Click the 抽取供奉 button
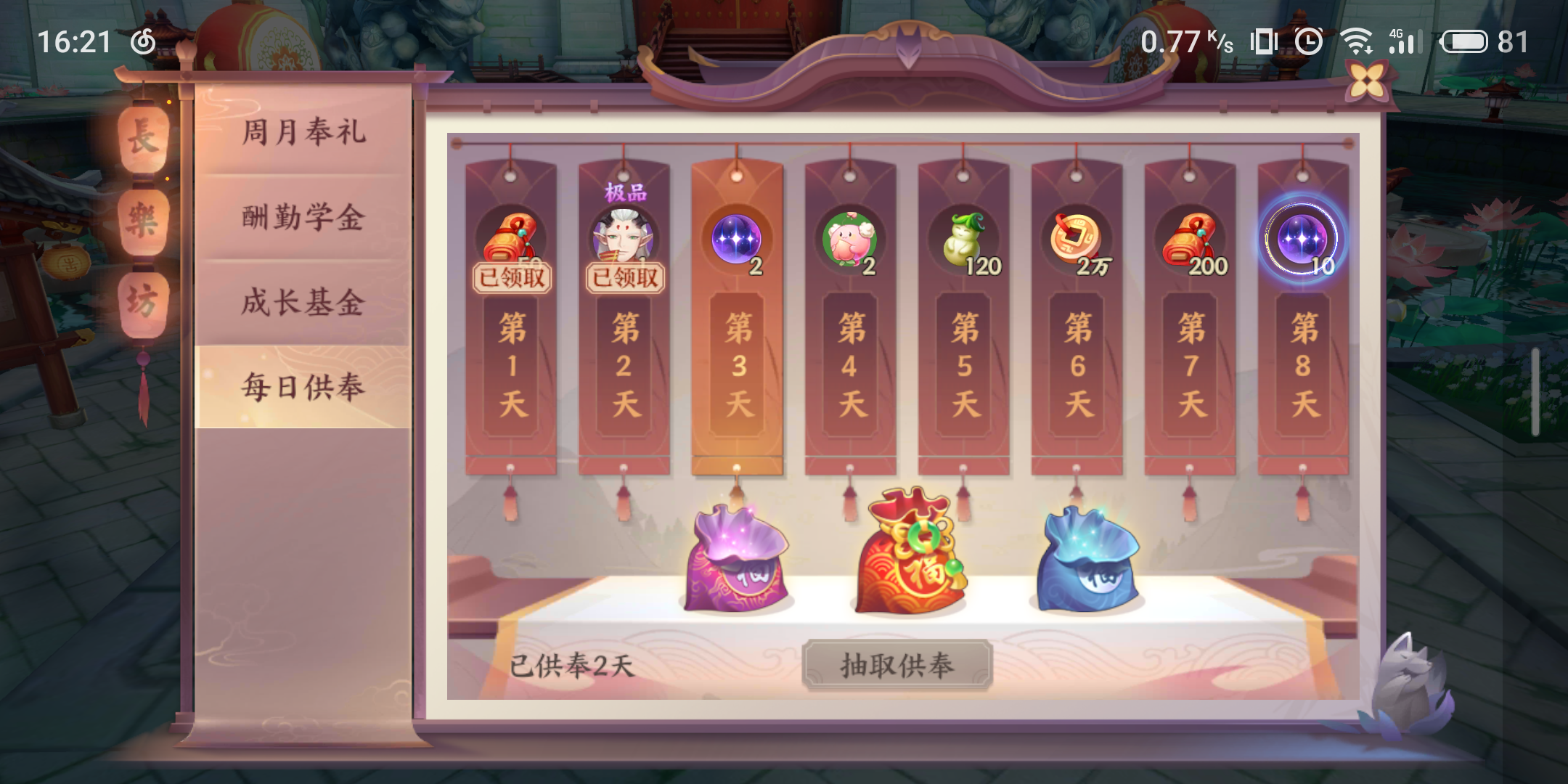The image size is (1568, 784). pyautogui.click(x=897, y=665)
